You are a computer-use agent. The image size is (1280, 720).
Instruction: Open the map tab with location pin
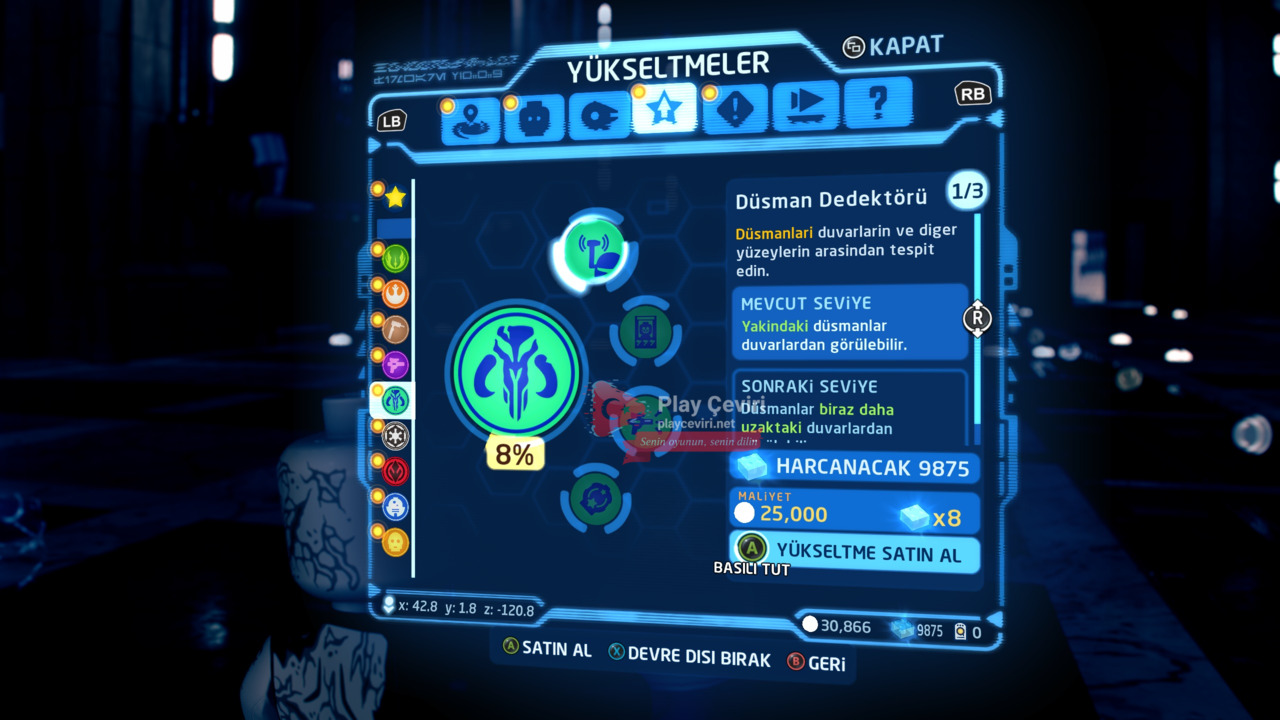[471, 119]
